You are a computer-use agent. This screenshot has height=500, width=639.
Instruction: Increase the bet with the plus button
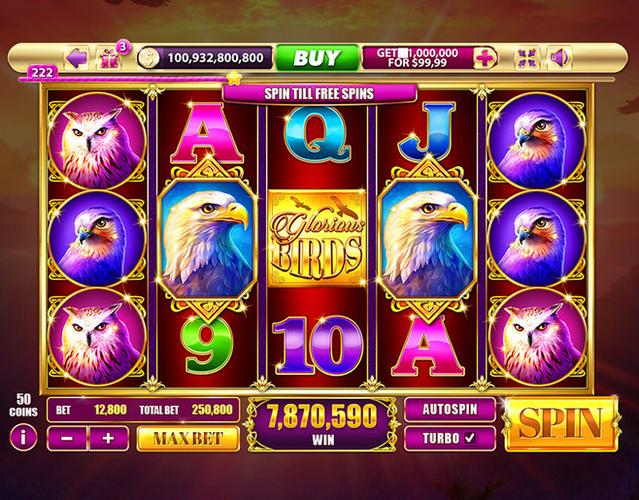click(x=109, y=437)
